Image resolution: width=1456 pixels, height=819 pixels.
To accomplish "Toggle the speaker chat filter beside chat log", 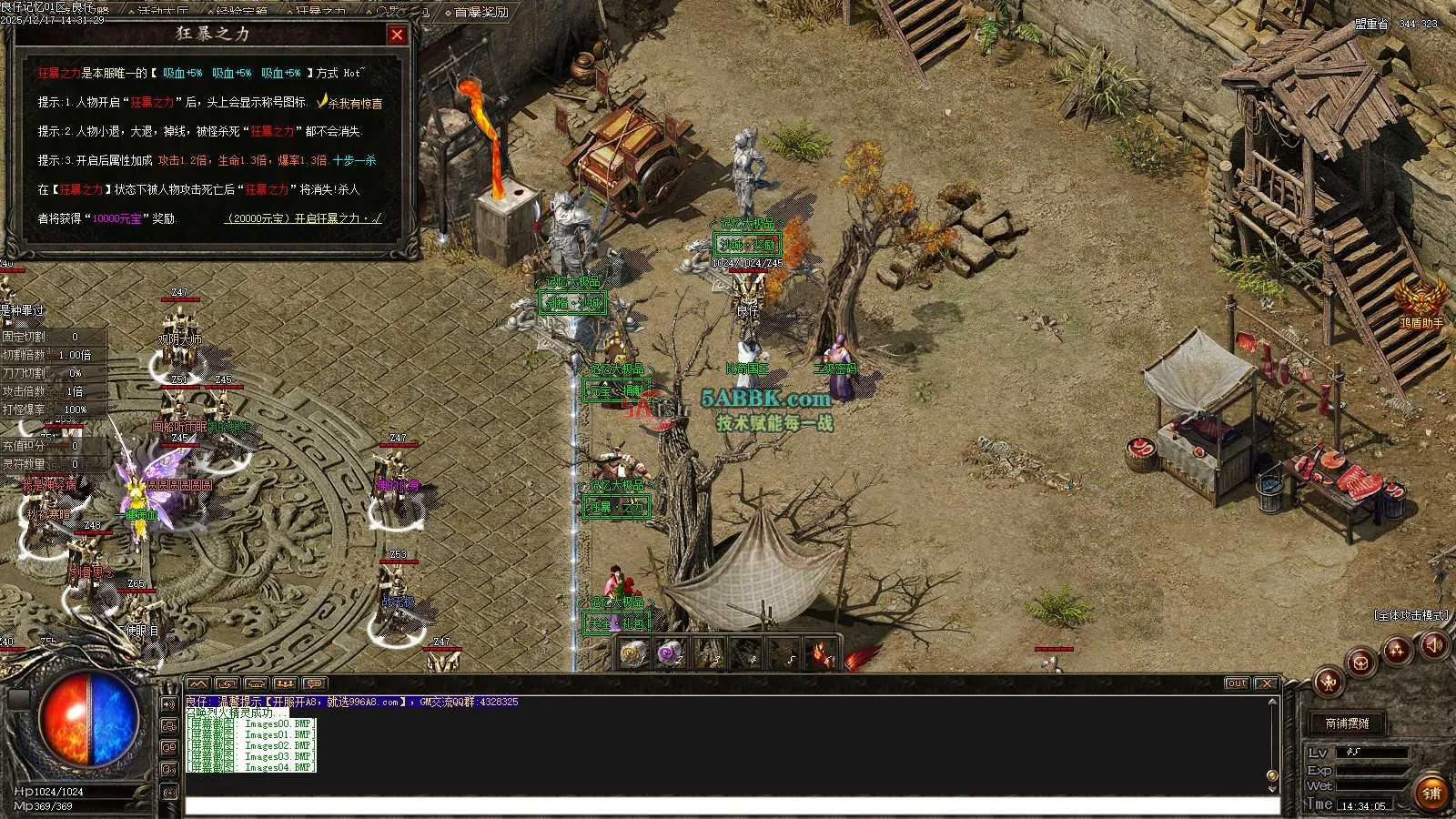I will pyautogui.click(x=169, y=703).
